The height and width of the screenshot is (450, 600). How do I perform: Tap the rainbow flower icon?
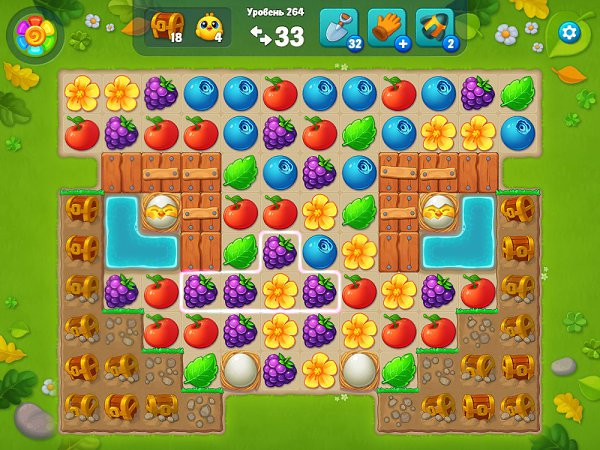click(36, 36)
